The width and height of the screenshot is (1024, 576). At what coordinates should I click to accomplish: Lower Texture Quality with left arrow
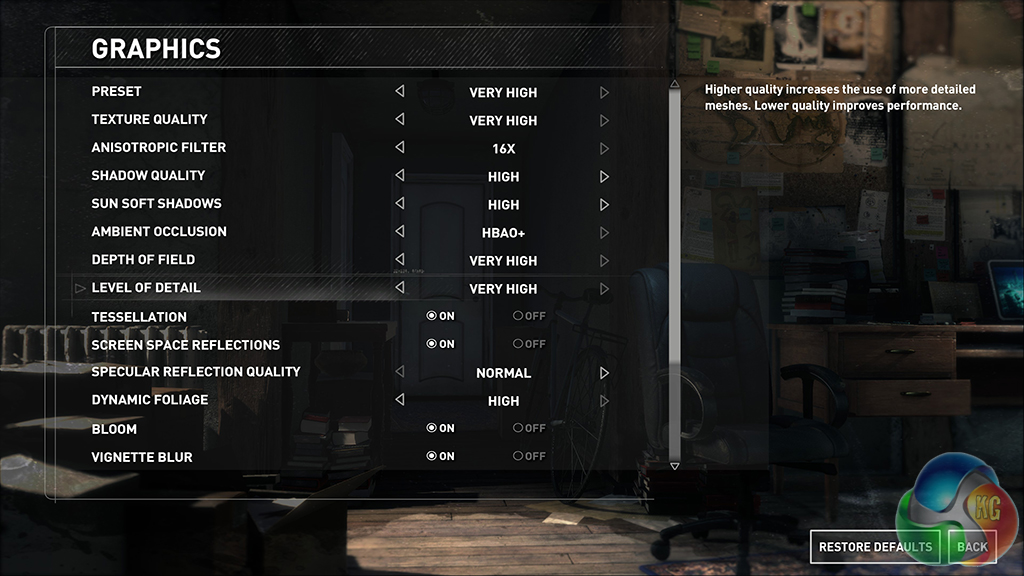[400, 119]
